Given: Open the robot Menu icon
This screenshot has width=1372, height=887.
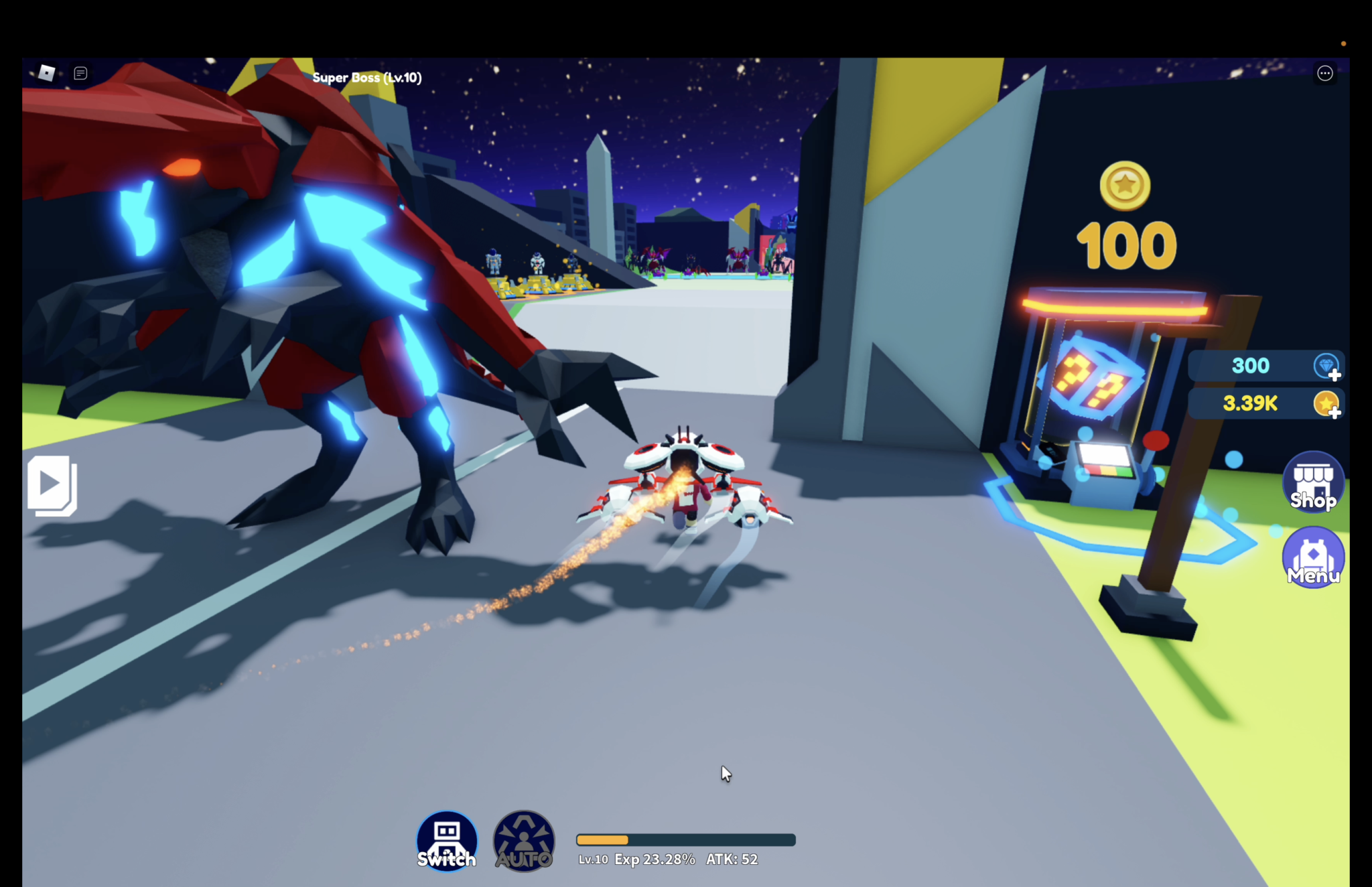Looking at the screenshot, I should pyautogui.click(x=1312, y=558).
